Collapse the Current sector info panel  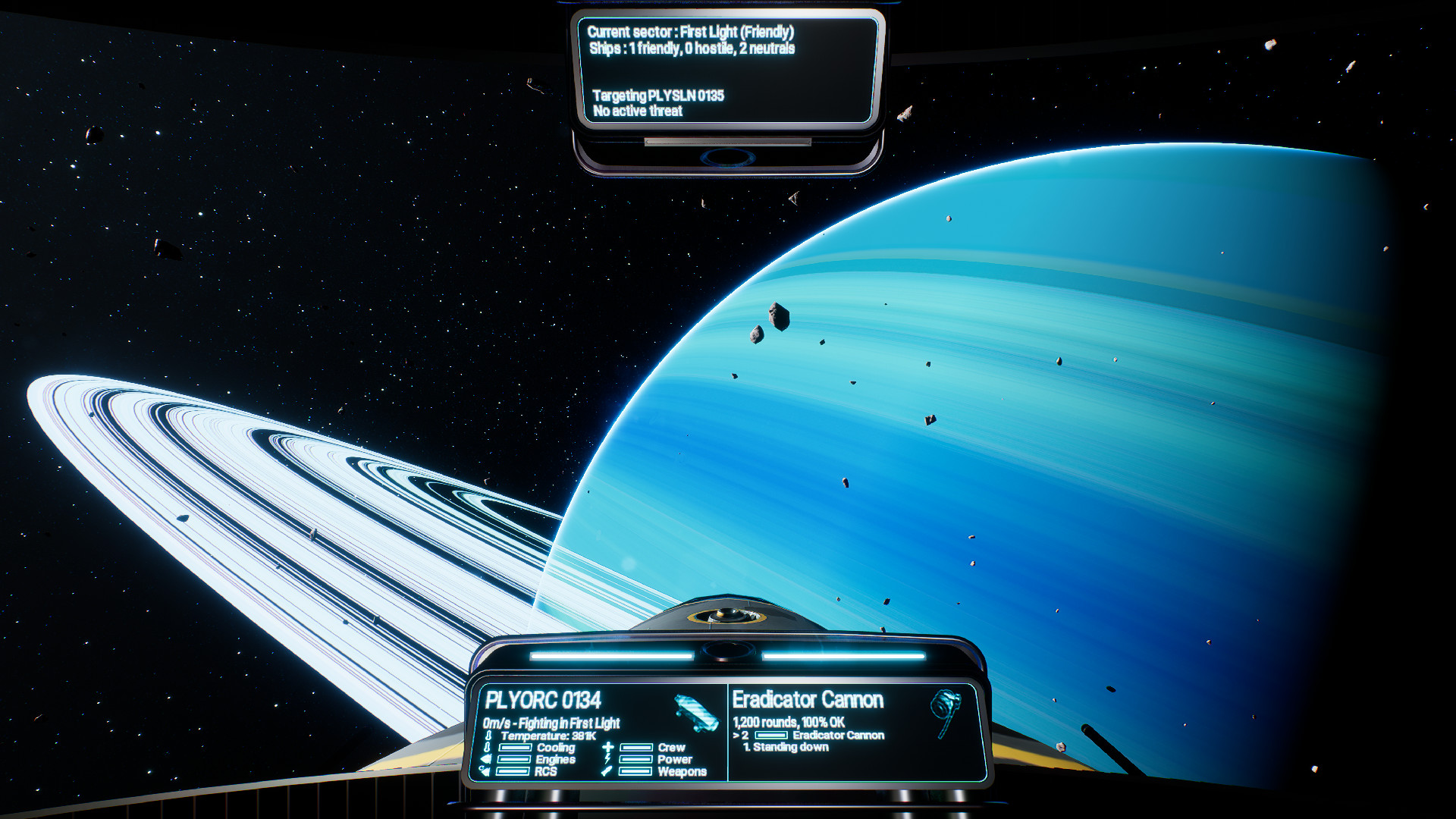(x=691, y=33)
